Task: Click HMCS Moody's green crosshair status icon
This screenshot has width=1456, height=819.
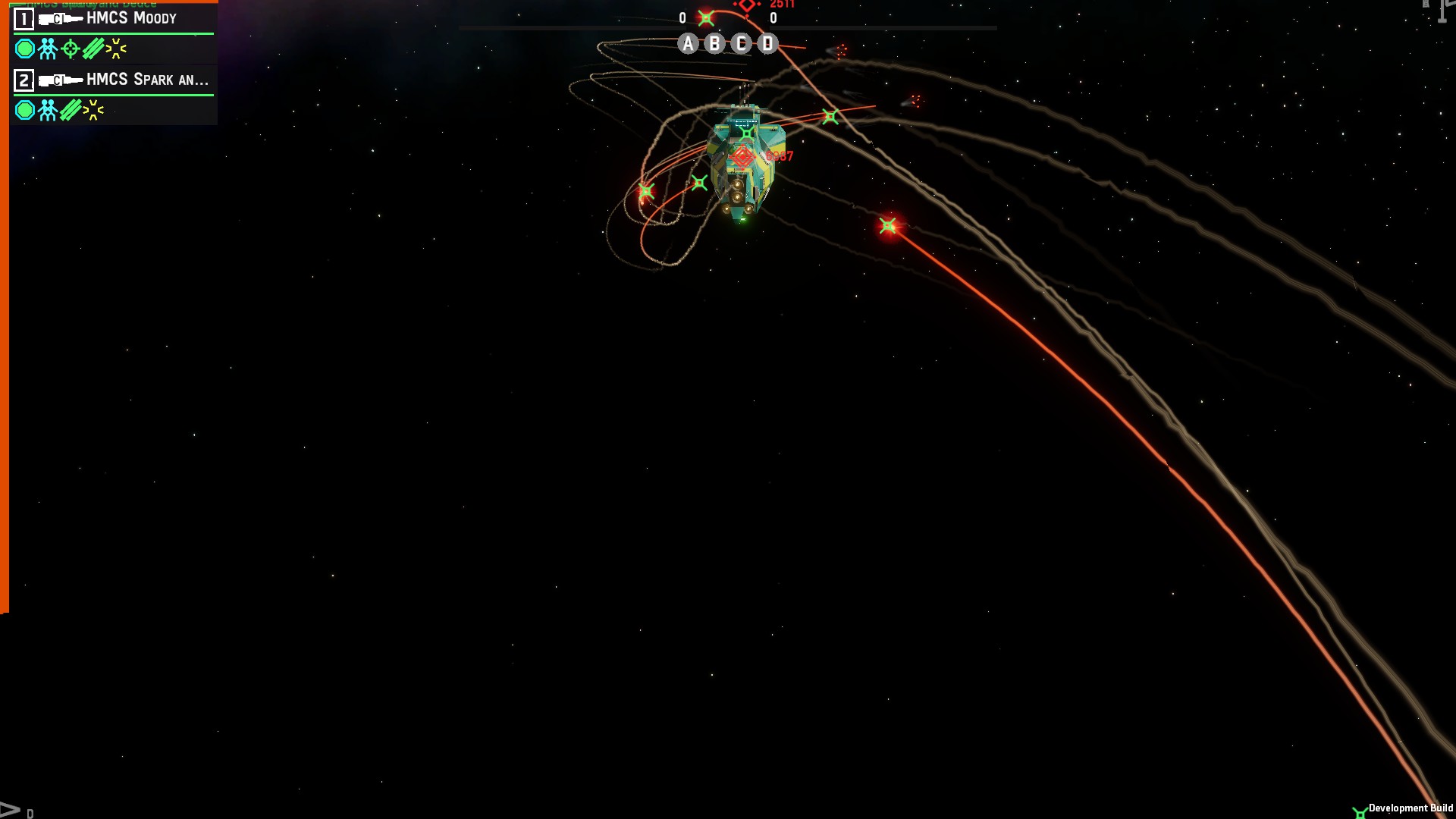Action: (71, 49)
